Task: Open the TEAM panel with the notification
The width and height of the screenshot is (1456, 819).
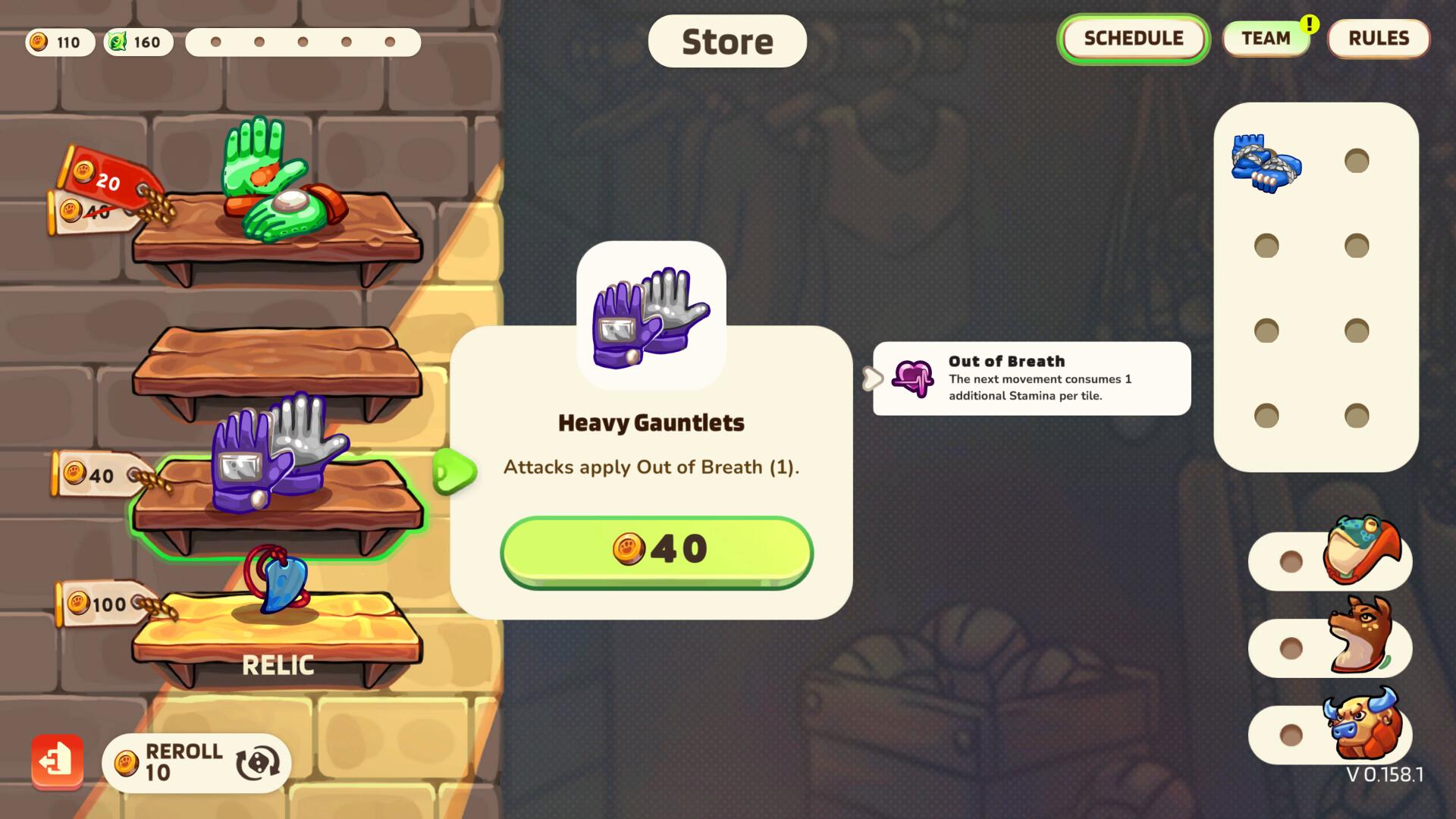Action: (x=1266, y=39)
